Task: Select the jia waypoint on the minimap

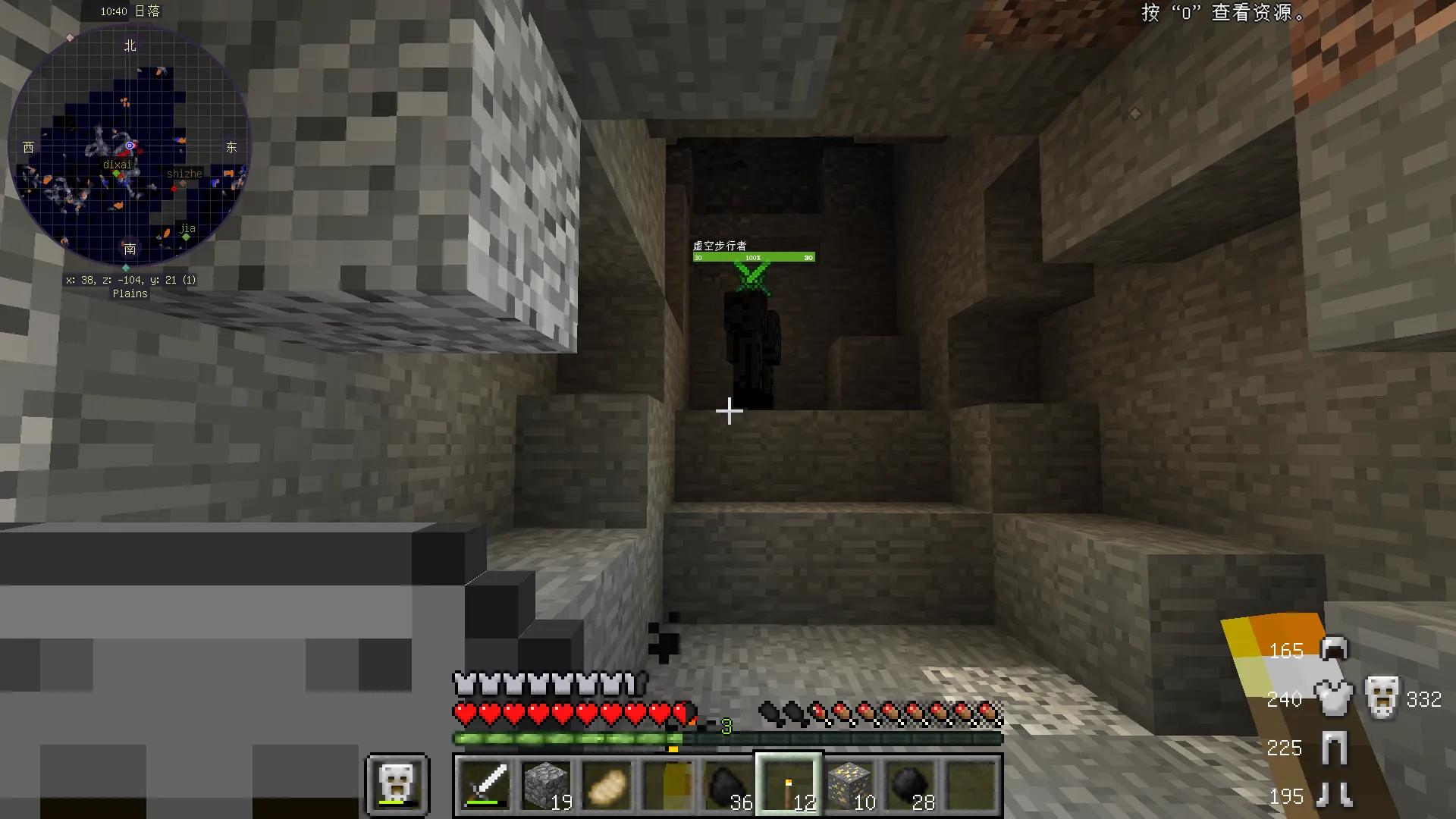Action: point(186,237)
